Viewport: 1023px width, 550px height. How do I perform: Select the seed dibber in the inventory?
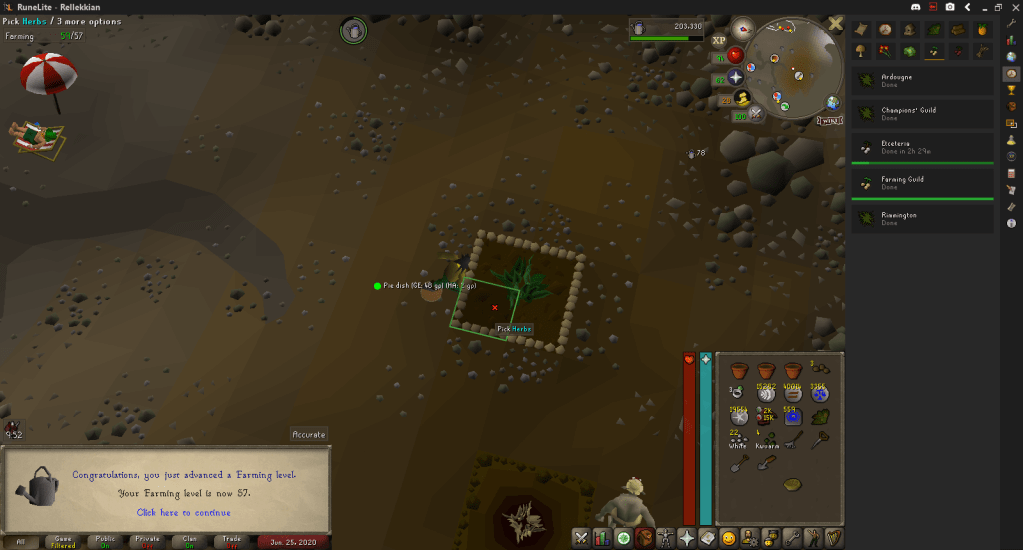click(821, 441)
